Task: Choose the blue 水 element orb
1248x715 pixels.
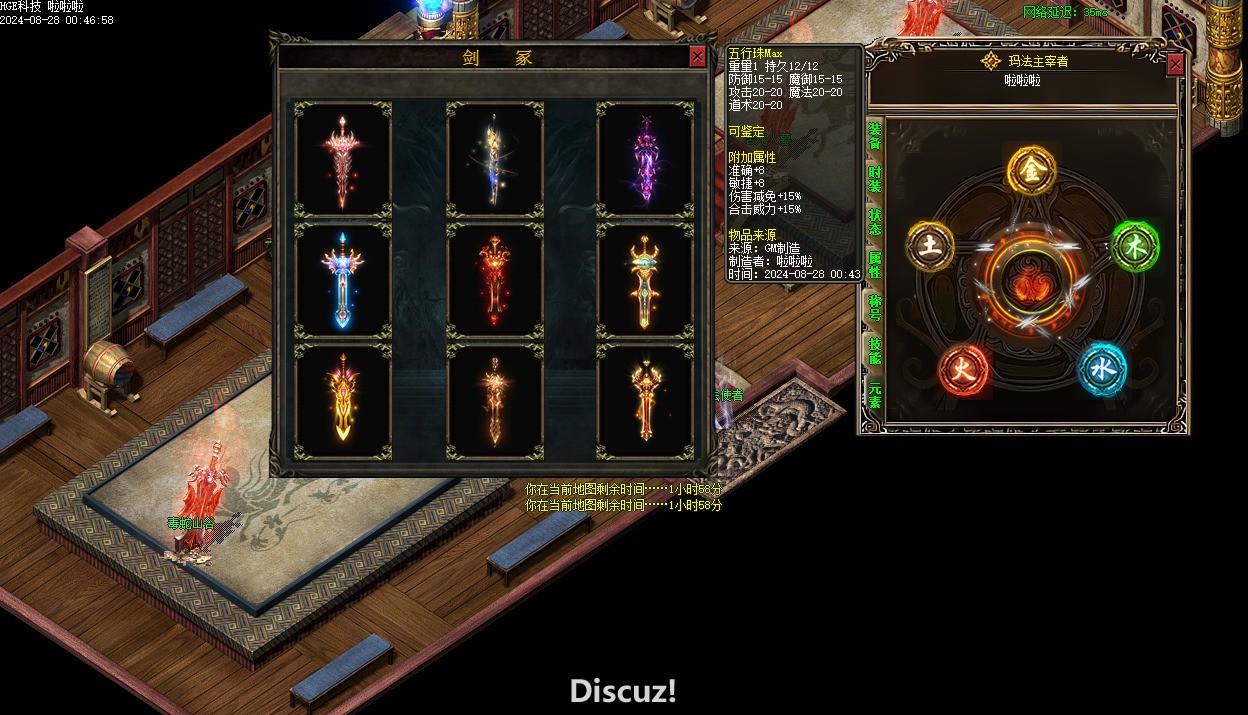Action: (1102, 370)
